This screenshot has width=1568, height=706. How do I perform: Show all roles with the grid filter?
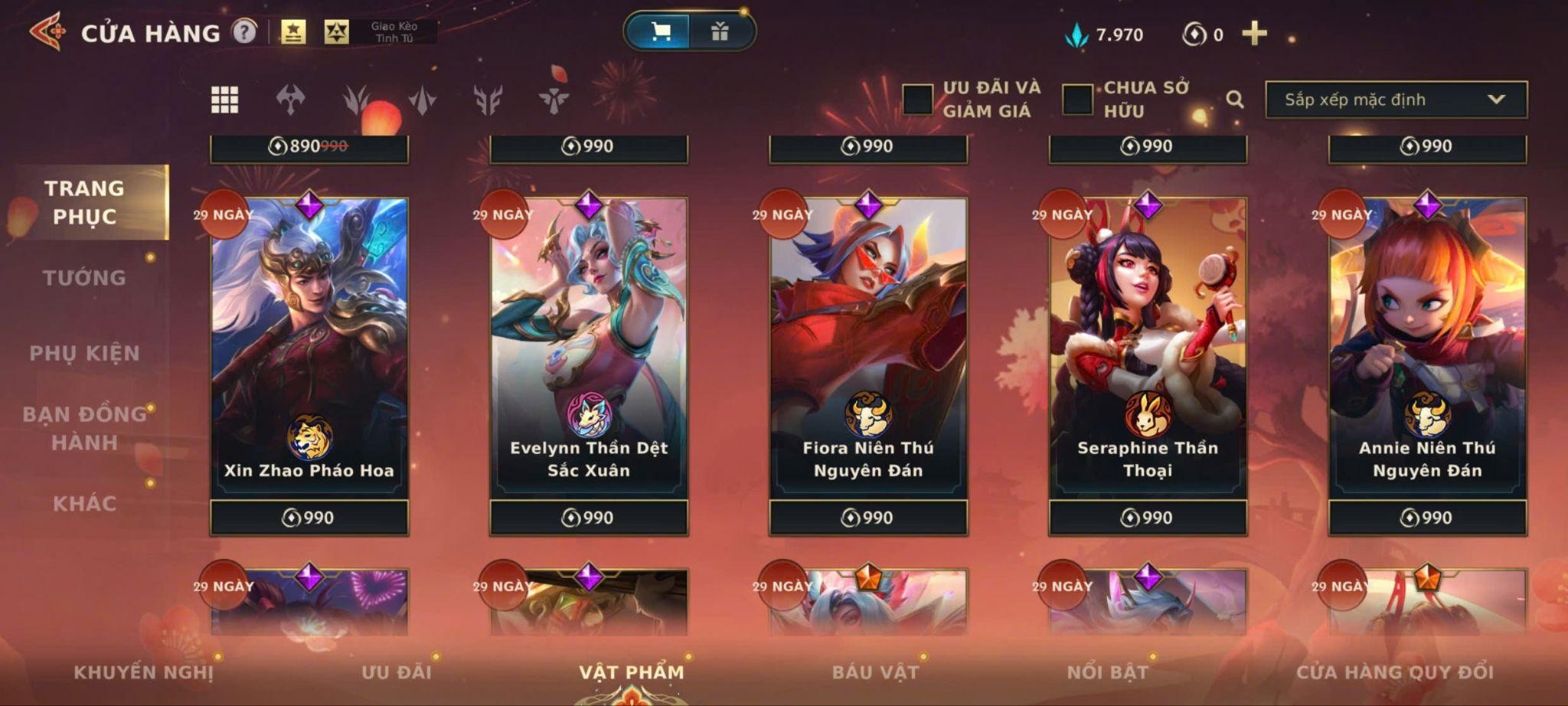tap(224, 100)
